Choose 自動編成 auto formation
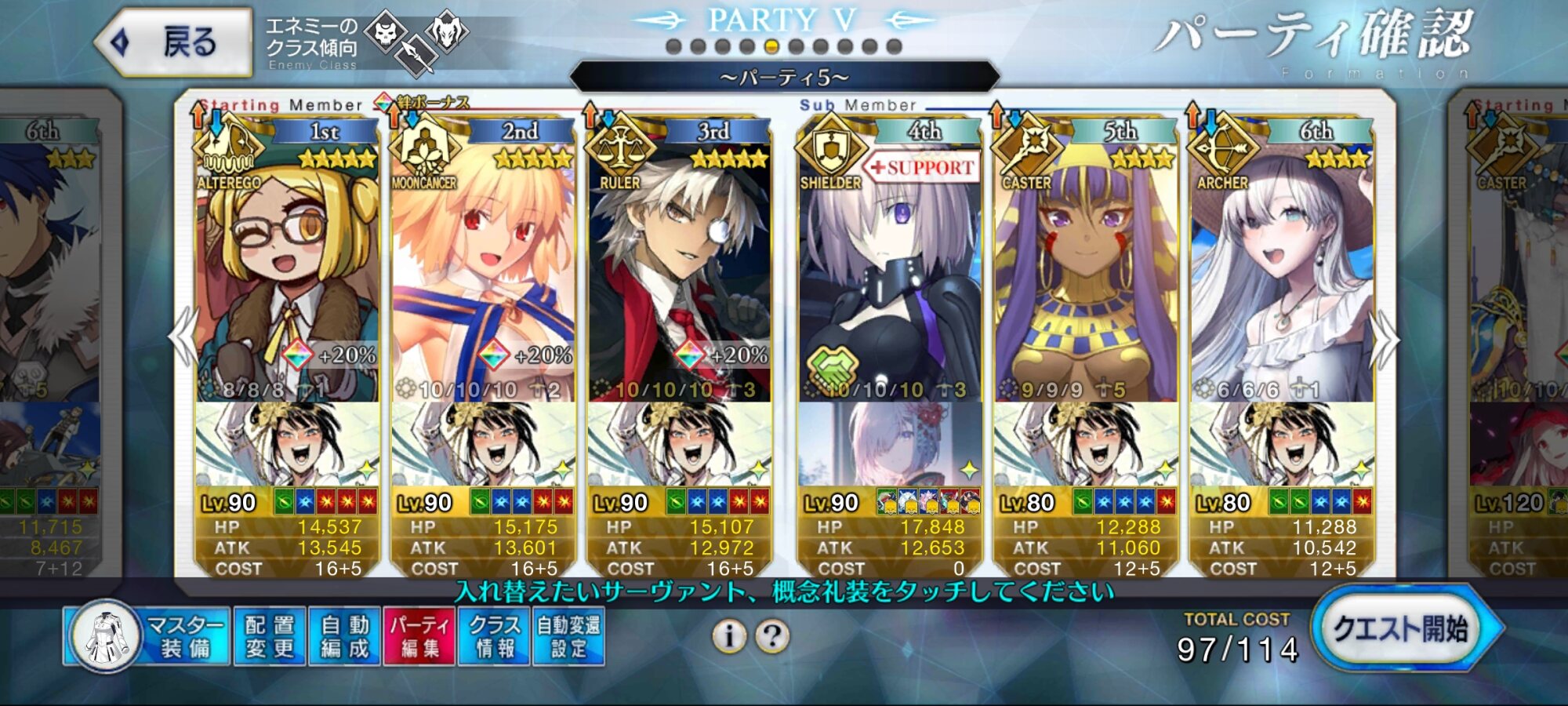Screen dimensions: 1568x706 pyautogui.click(x=344, y=636)
